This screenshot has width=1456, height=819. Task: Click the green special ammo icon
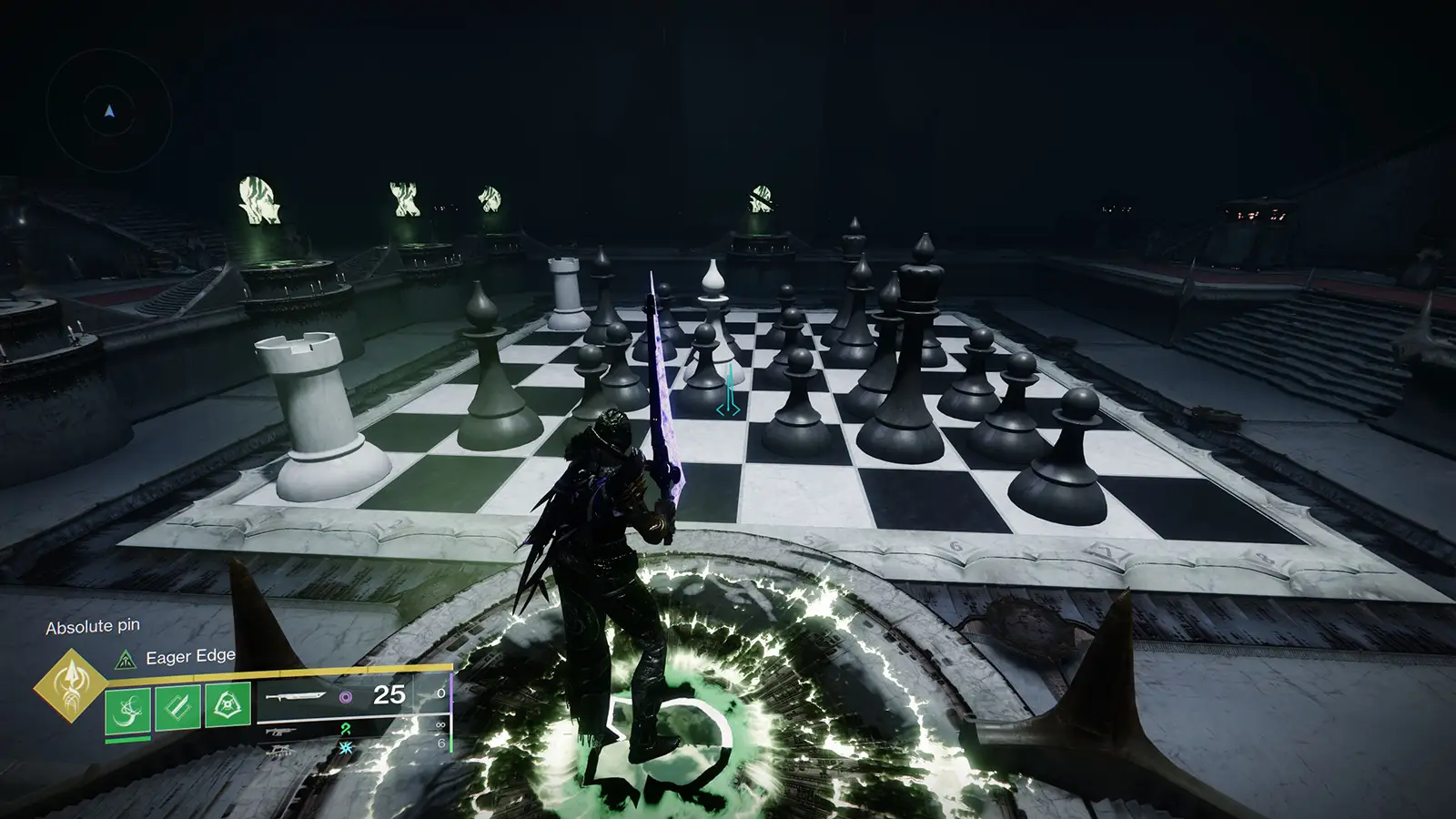coord(347,730)
